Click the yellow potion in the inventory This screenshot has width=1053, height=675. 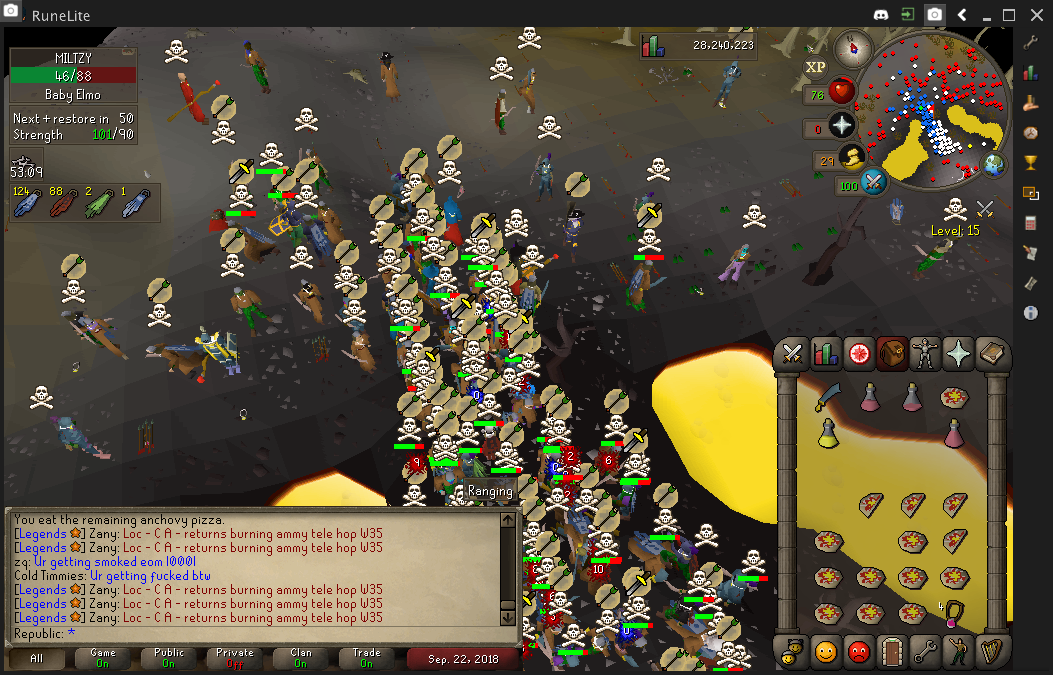(x=828, y=433)
